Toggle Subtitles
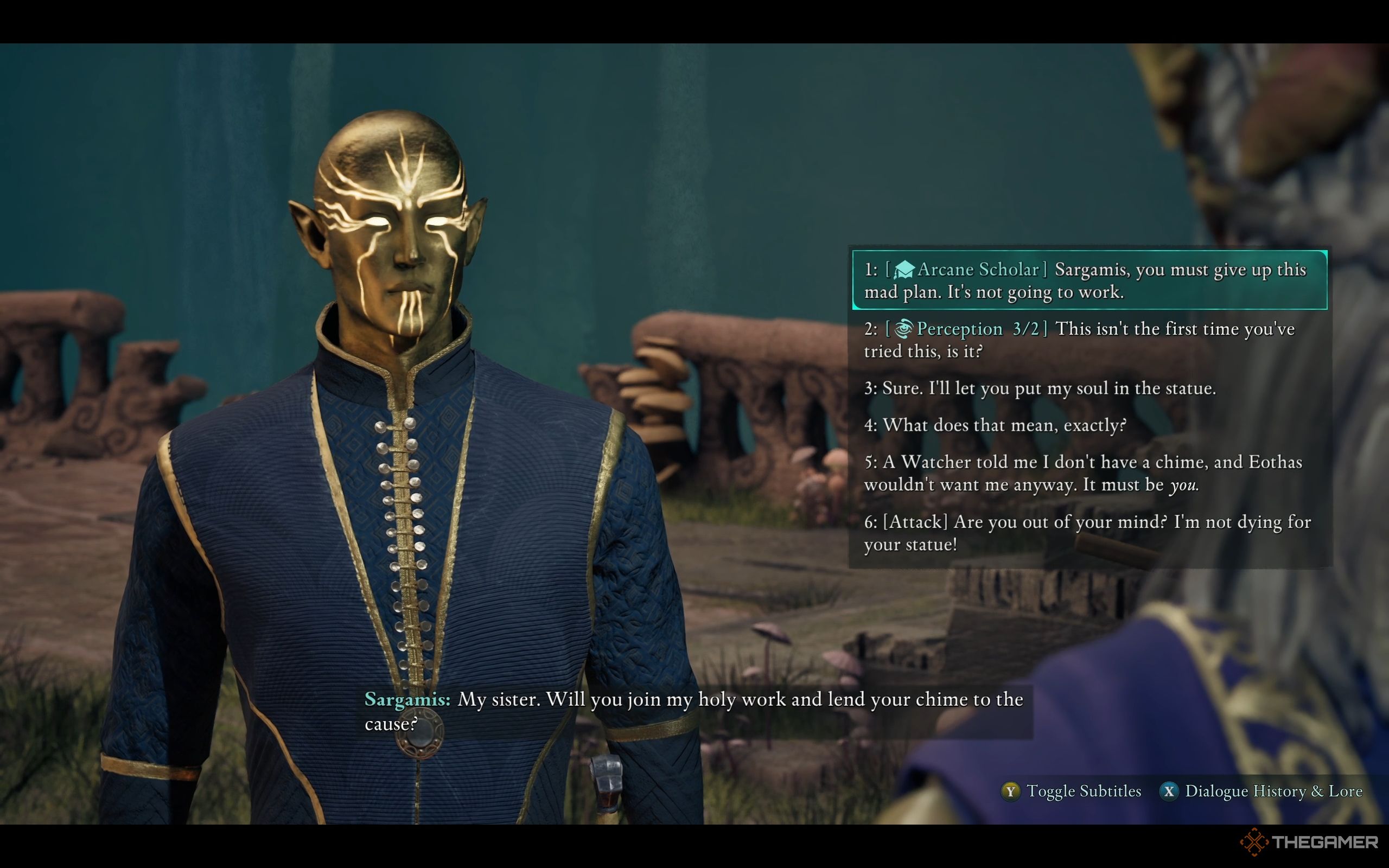This screenshot has height=868, width=1389. (x=1071, y=791)
